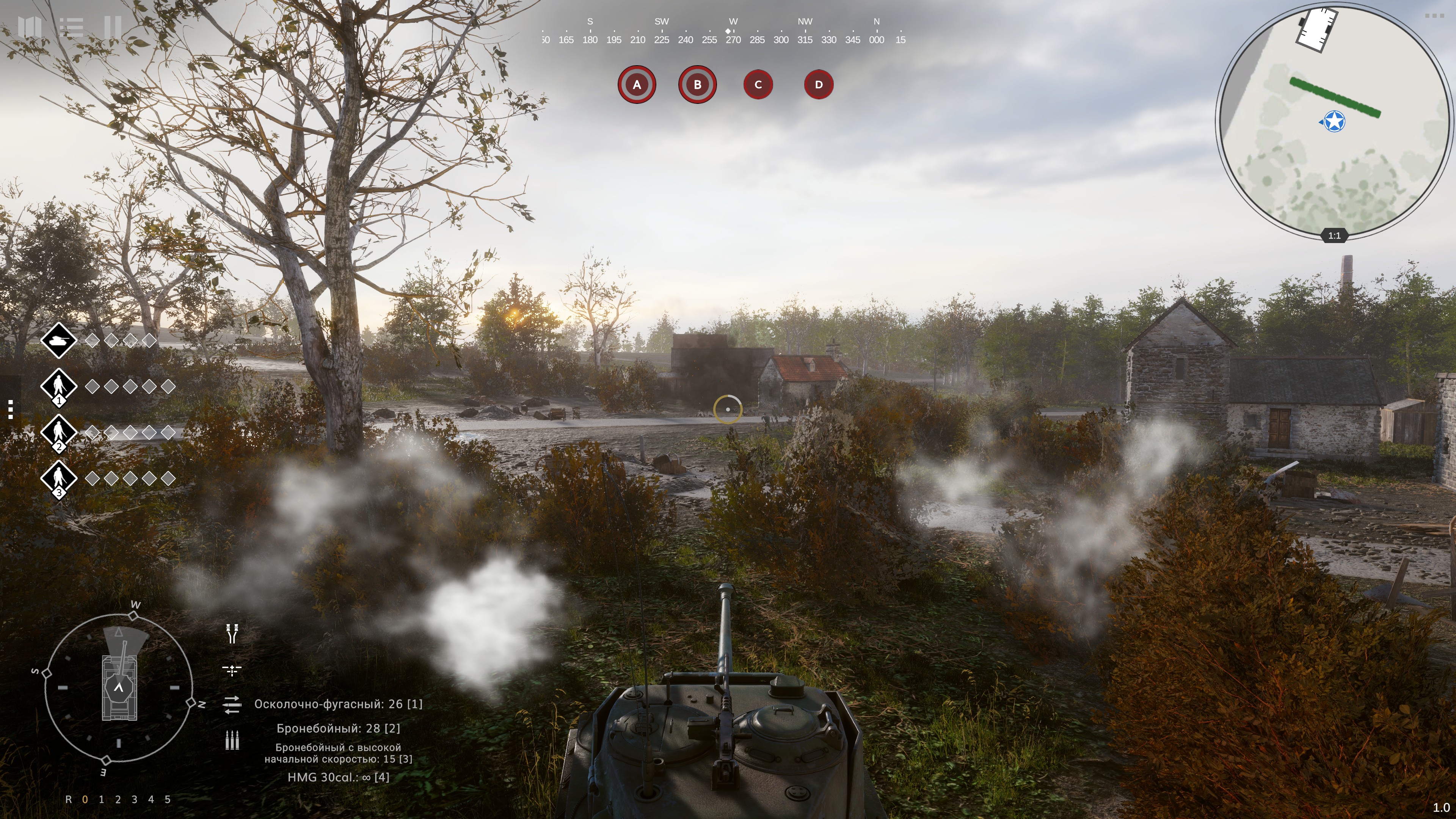Image resolution: width=1456 pixels, height=819 pixels.
Task: Select capture point C marker
Action: (x=758, y=85)
